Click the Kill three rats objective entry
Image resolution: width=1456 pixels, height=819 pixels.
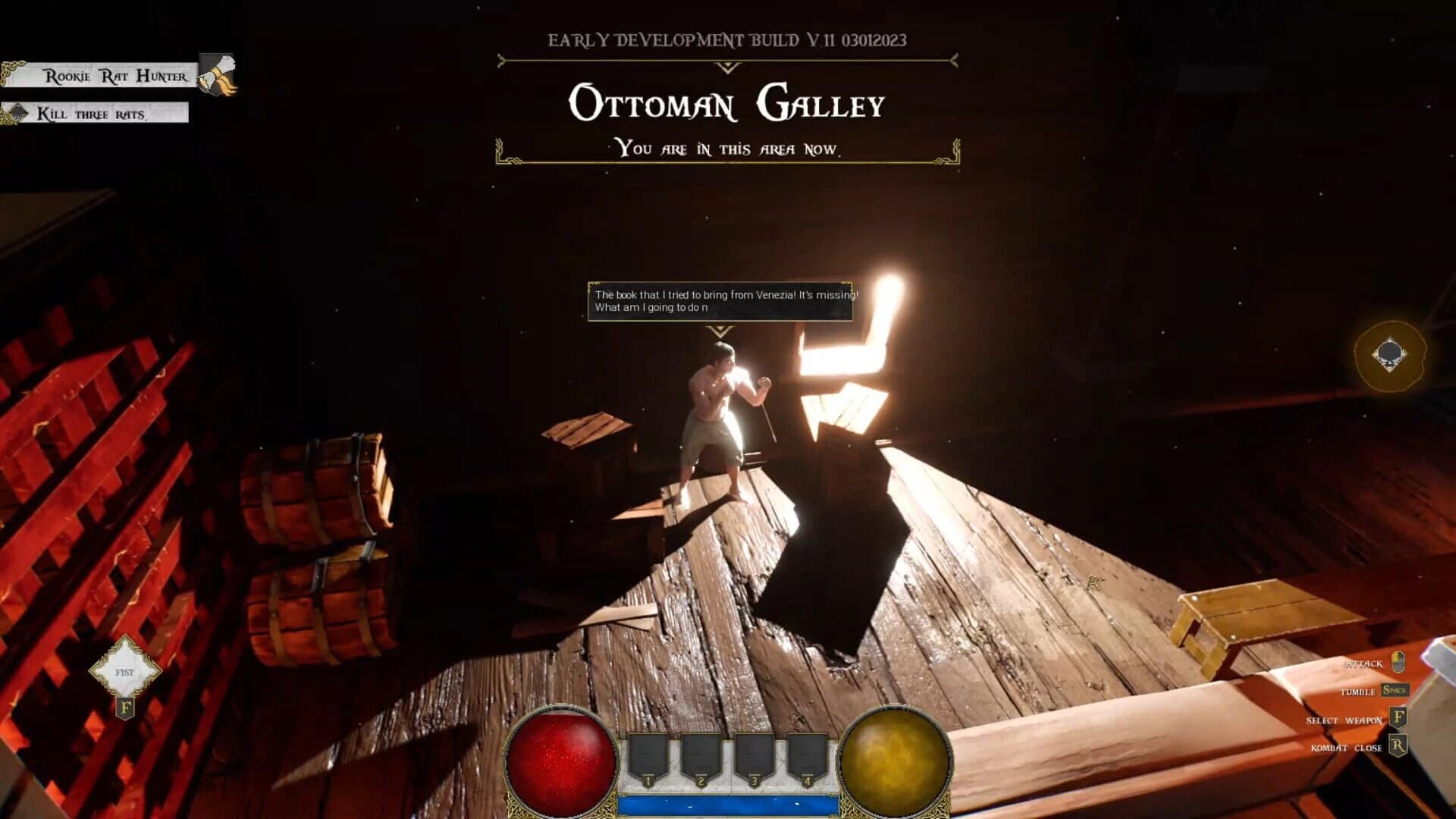point(93,115)
